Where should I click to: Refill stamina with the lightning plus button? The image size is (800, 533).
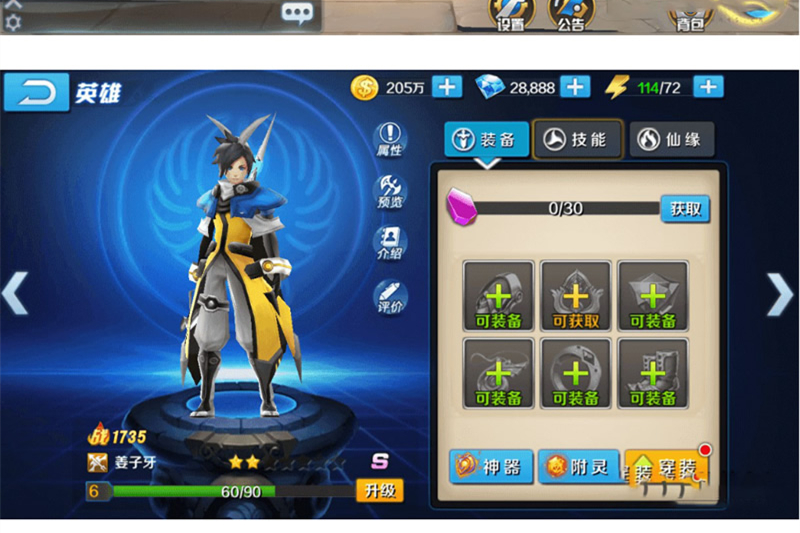click(x=709, y=87)
